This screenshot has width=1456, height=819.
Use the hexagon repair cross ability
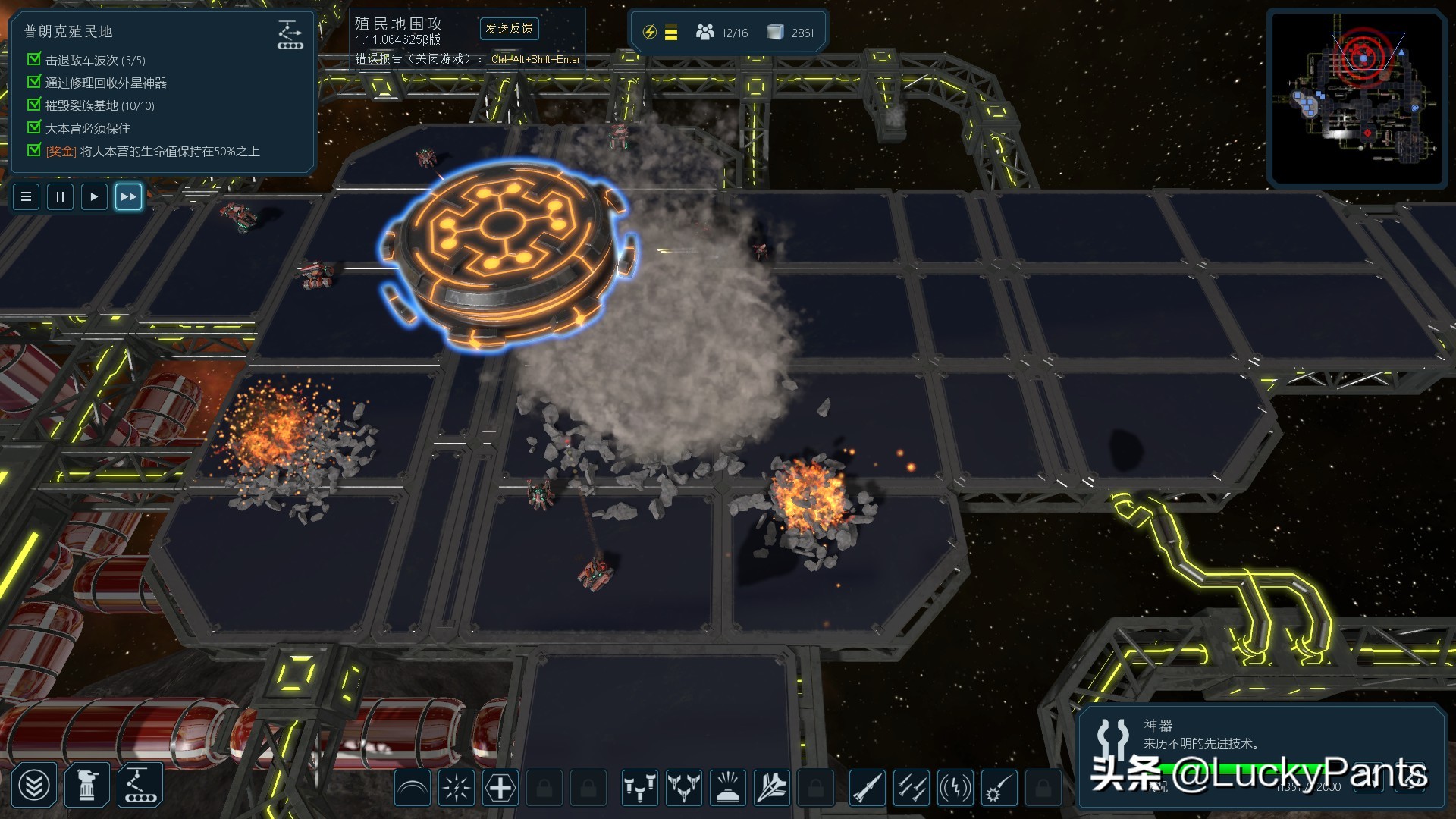(x=500, y=789)
